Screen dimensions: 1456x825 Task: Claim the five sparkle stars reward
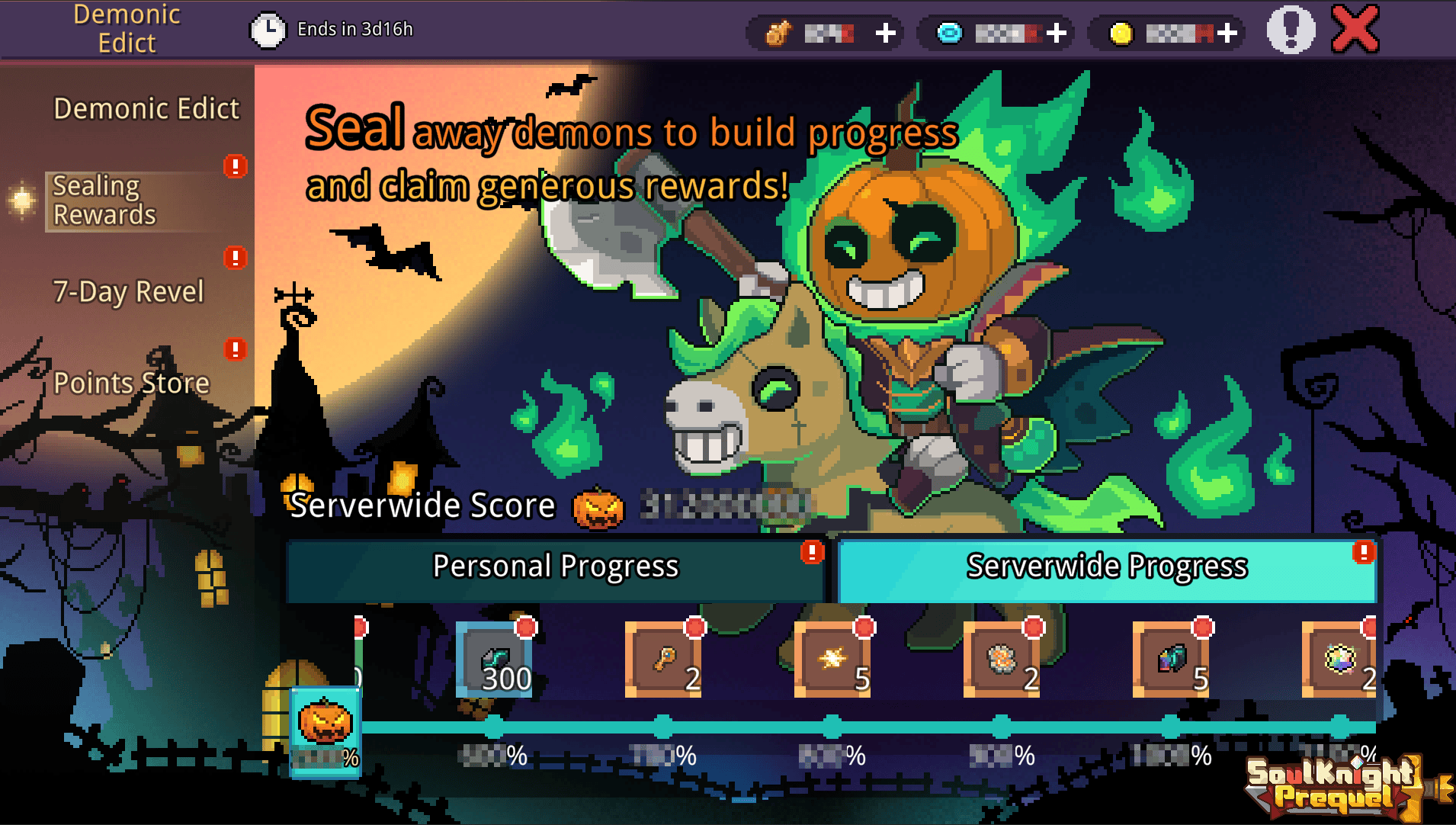point(832,660)
